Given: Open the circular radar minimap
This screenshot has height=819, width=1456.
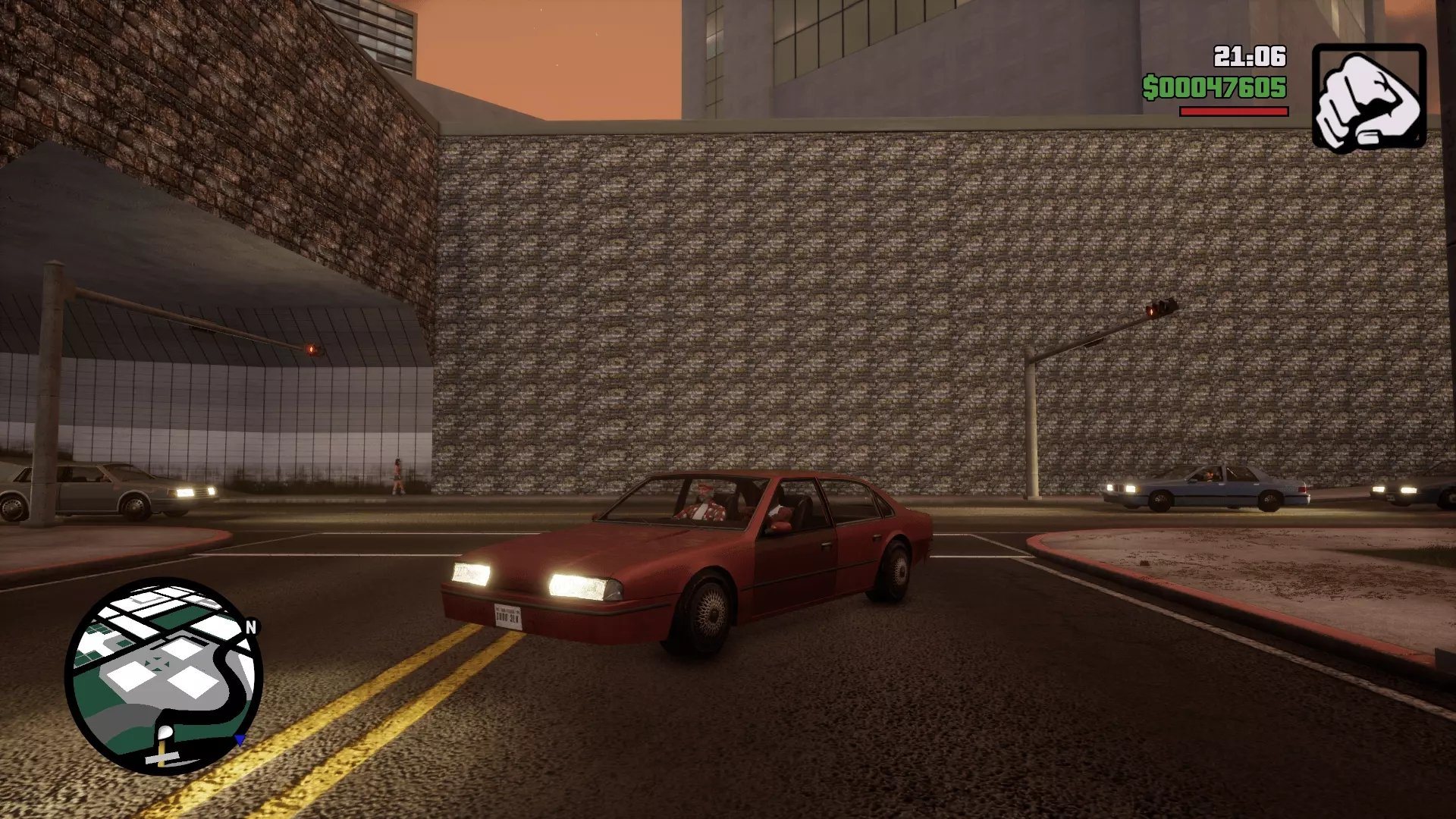Looking at the screenshot, I should (x=164, y=676).
